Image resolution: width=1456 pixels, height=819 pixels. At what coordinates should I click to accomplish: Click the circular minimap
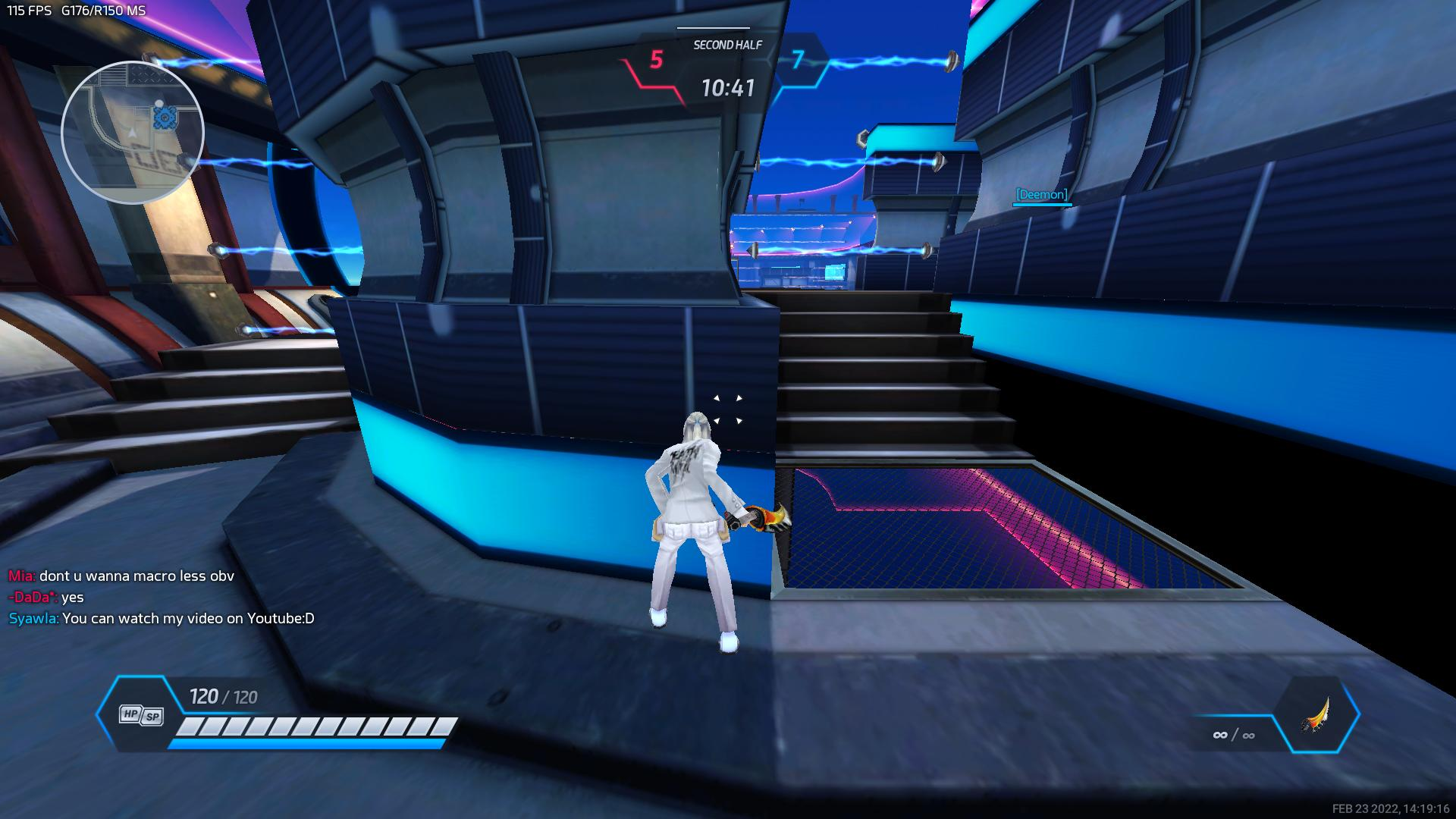pos(132,133)
